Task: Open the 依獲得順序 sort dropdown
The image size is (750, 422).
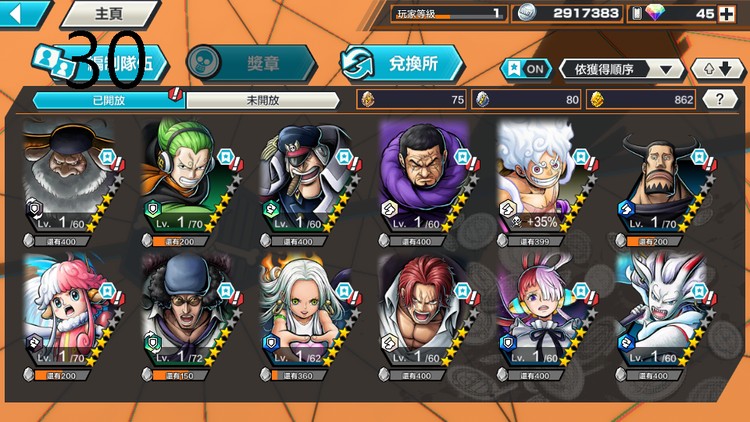Action: [622, 69]
